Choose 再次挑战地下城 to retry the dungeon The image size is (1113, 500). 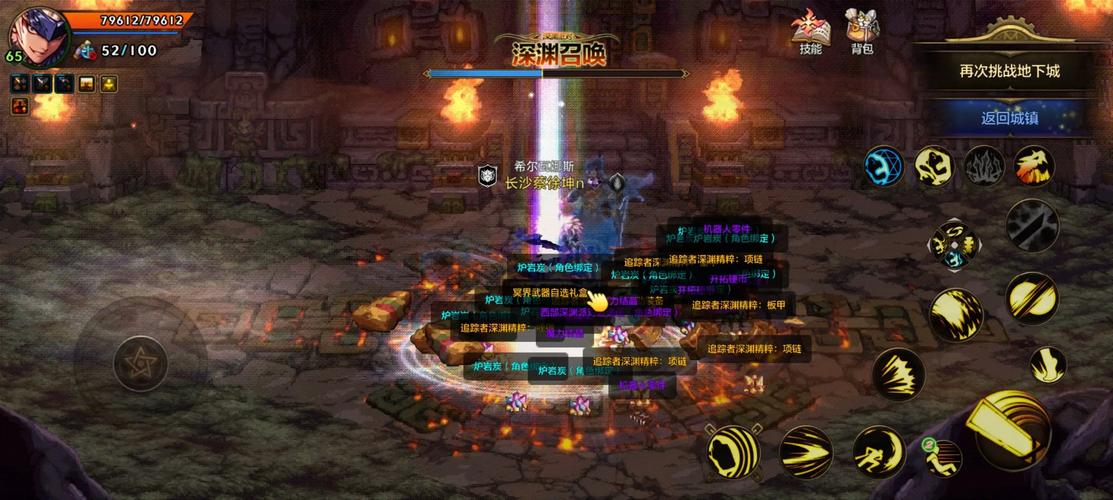coord(1009,71)
